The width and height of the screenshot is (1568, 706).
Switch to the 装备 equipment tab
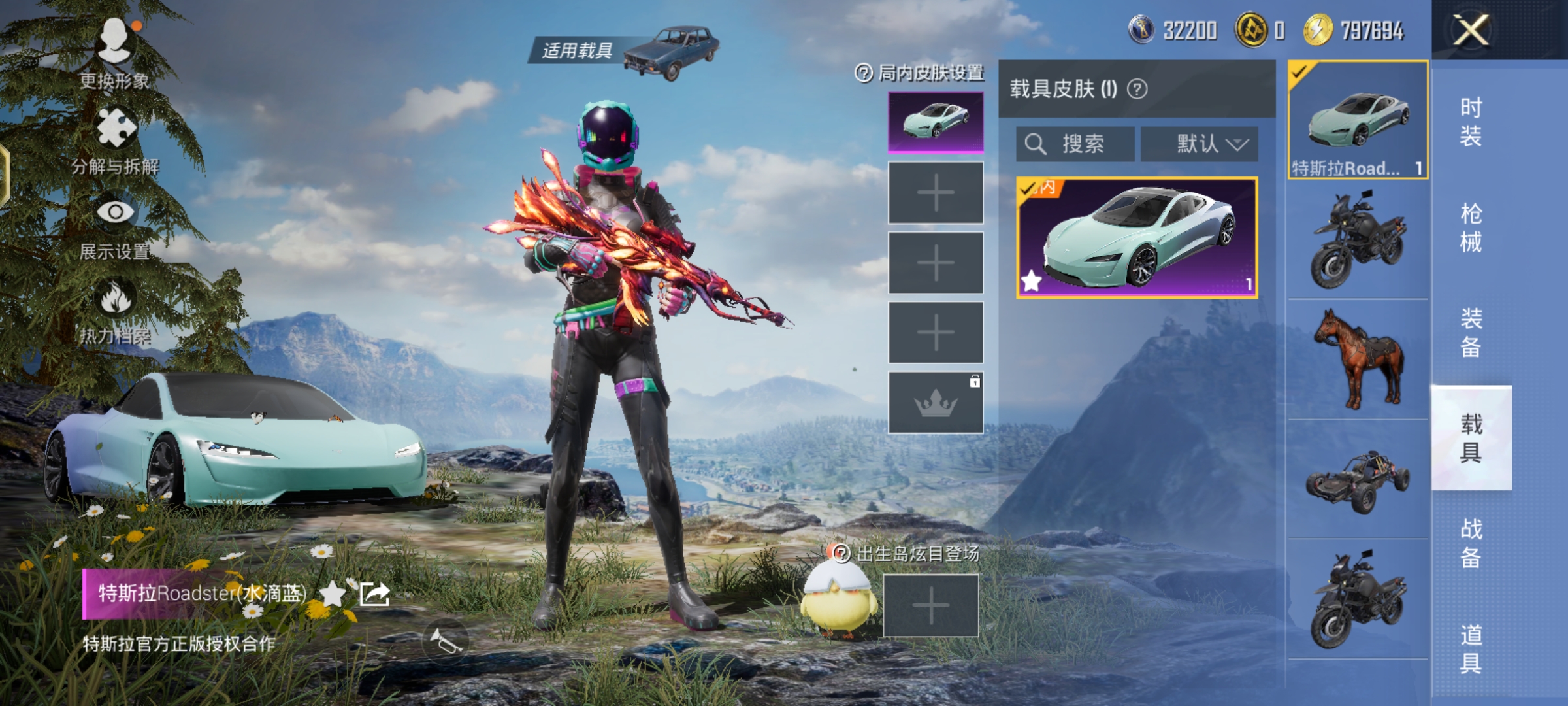1471,332
